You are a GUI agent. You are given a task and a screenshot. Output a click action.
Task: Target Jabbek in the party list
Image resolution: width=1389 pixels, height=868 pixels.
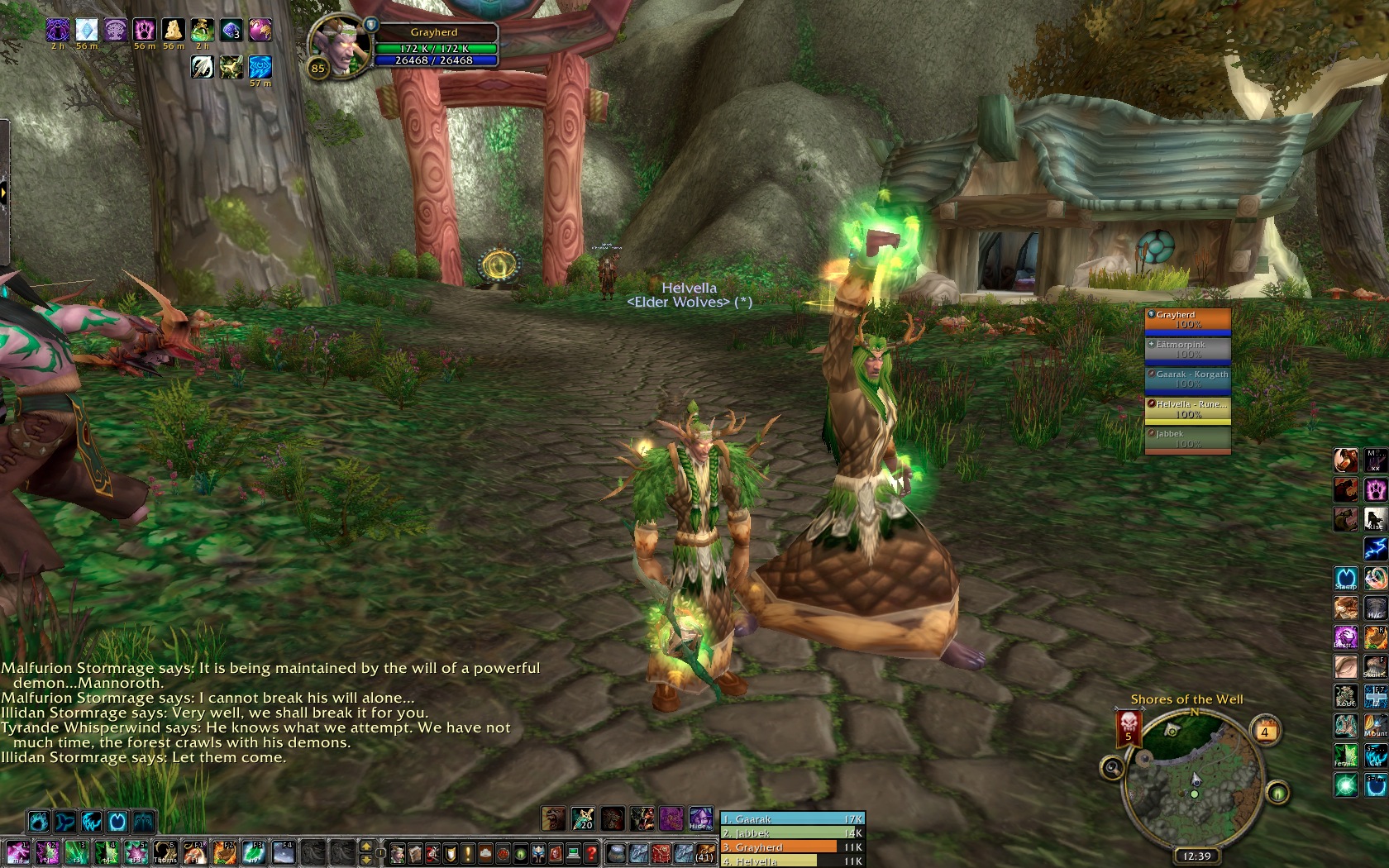click(x=1187, y=439)
